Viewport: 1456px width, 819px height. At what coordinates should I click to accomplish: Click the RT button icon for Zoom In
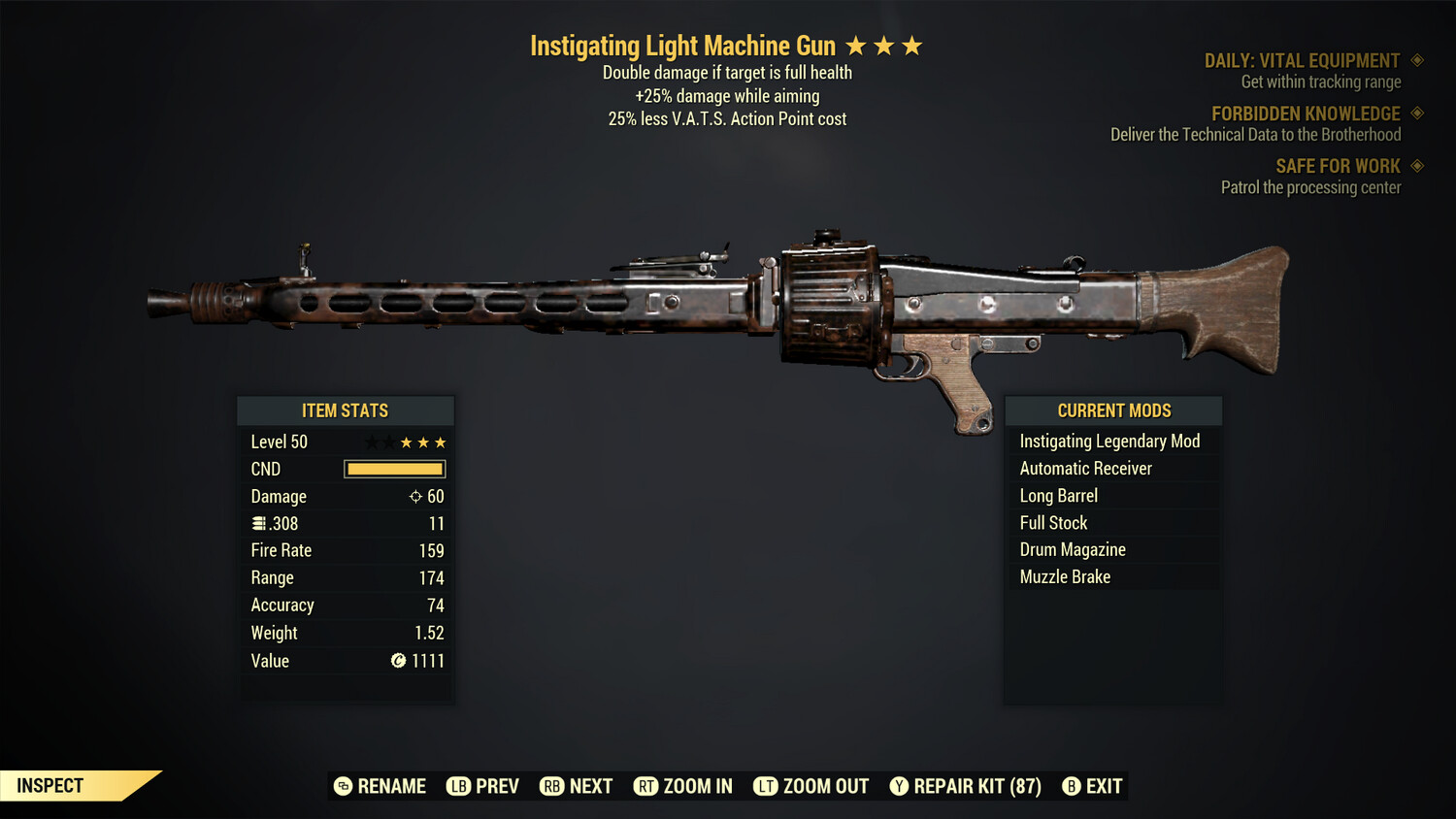coord(645,786)
